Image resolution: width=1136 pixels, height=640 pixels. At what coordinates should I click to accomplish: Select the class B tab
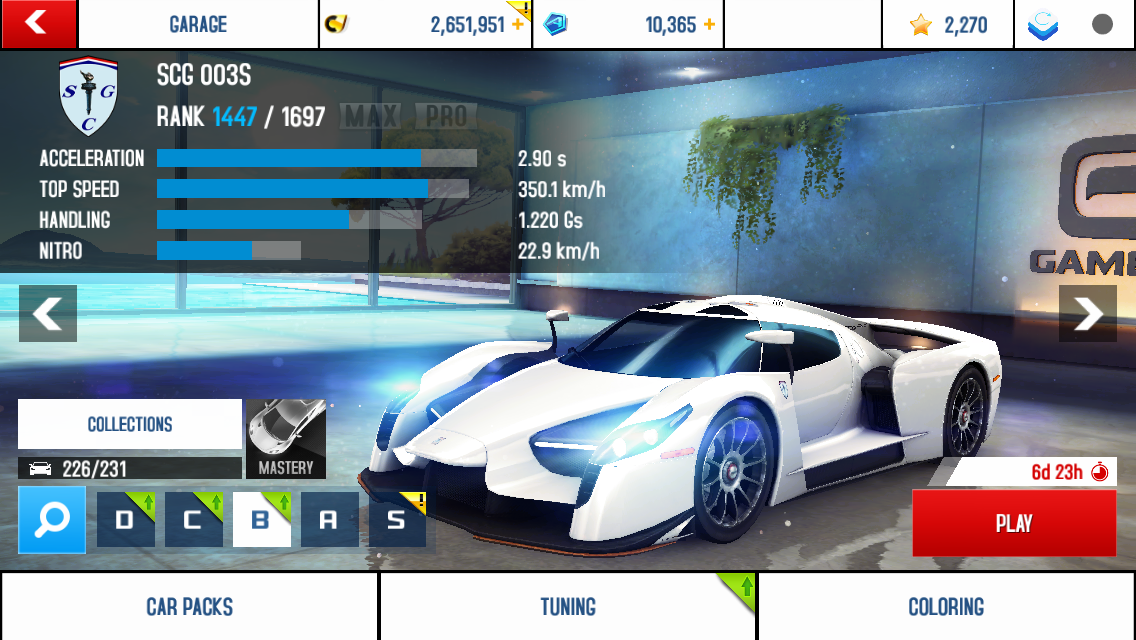pos(262,519)
